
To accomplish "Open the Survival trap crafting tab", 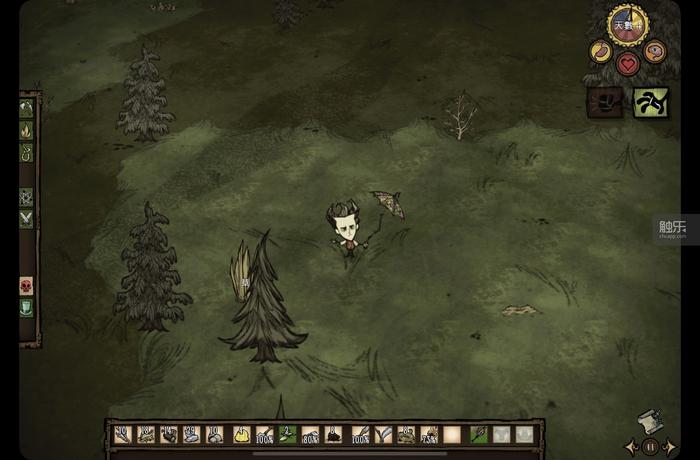I will tap(26, 154).
